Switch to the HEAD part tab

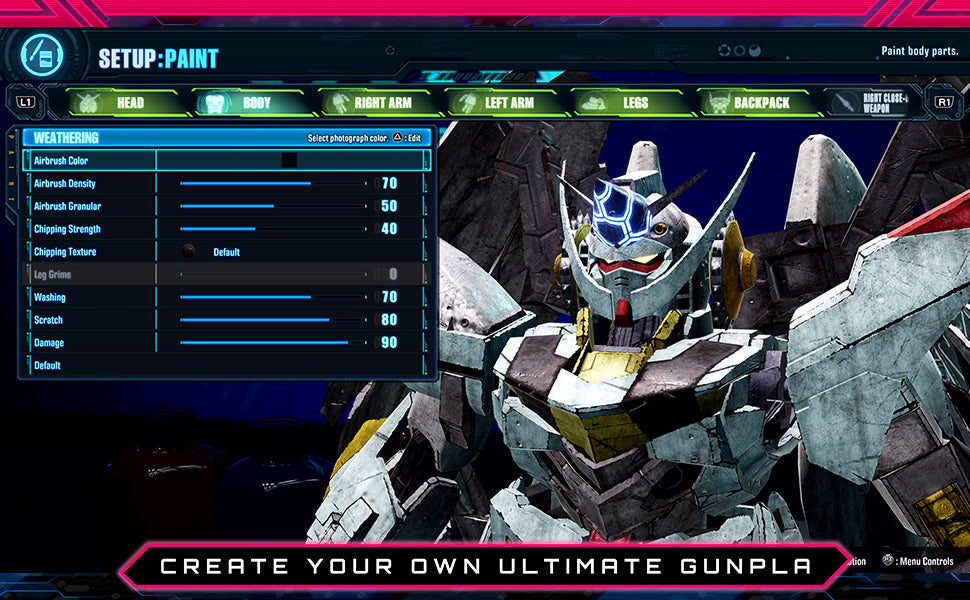pyautogui.click(x=117, y=102)
